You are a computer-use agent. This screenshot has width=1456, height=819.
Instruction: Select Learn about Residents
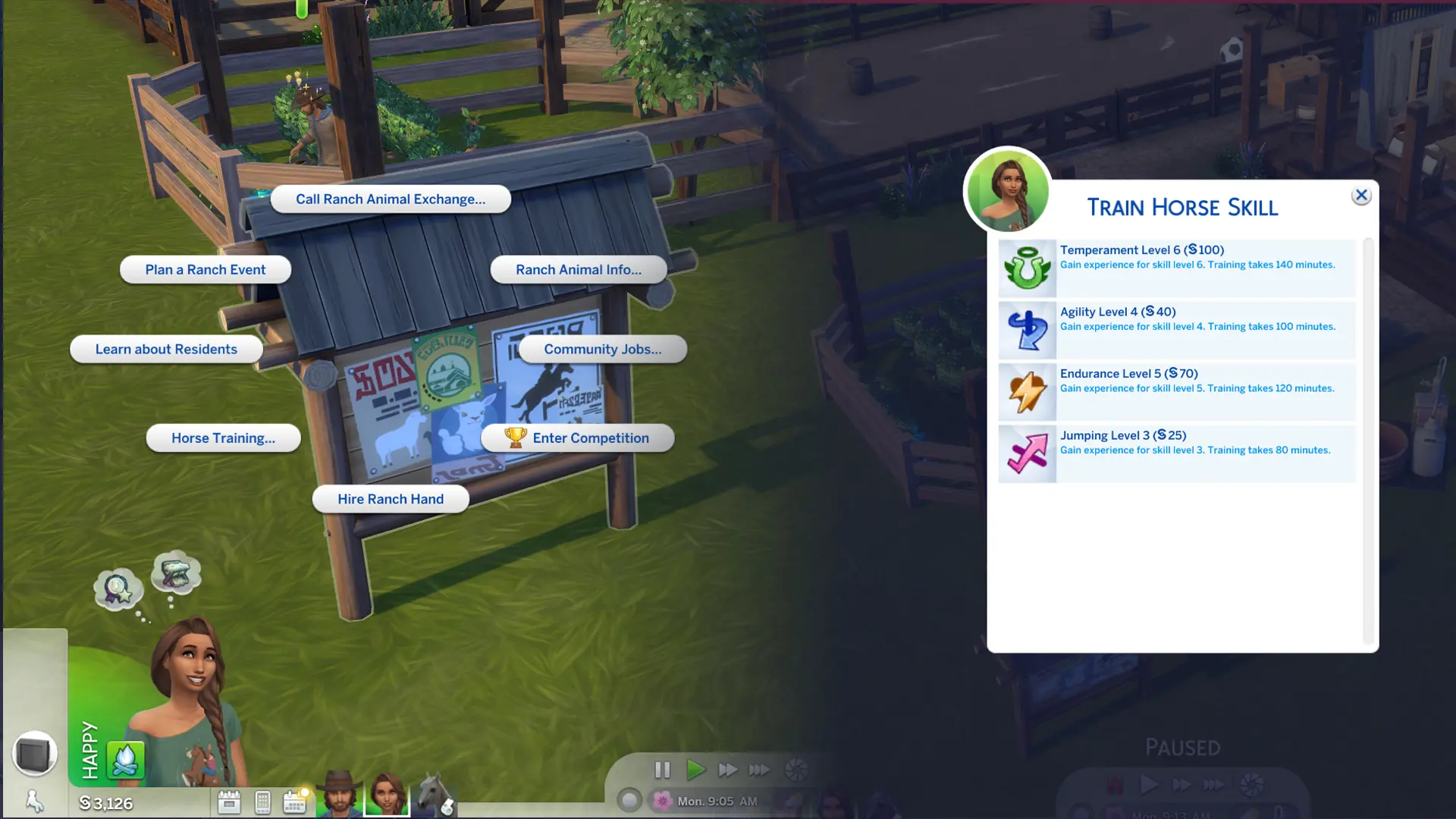point(166,349)
